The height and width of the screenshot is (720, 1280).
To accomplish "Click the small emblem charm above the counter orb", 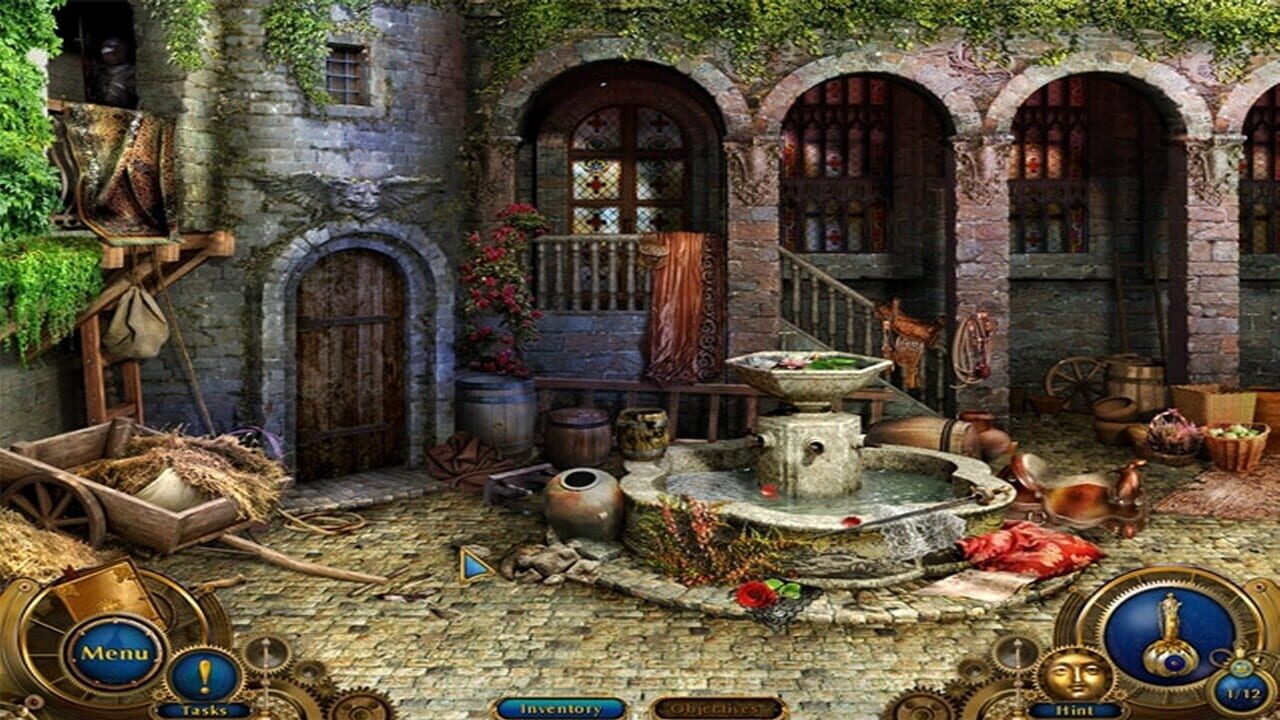I will tap(1242, 666).
